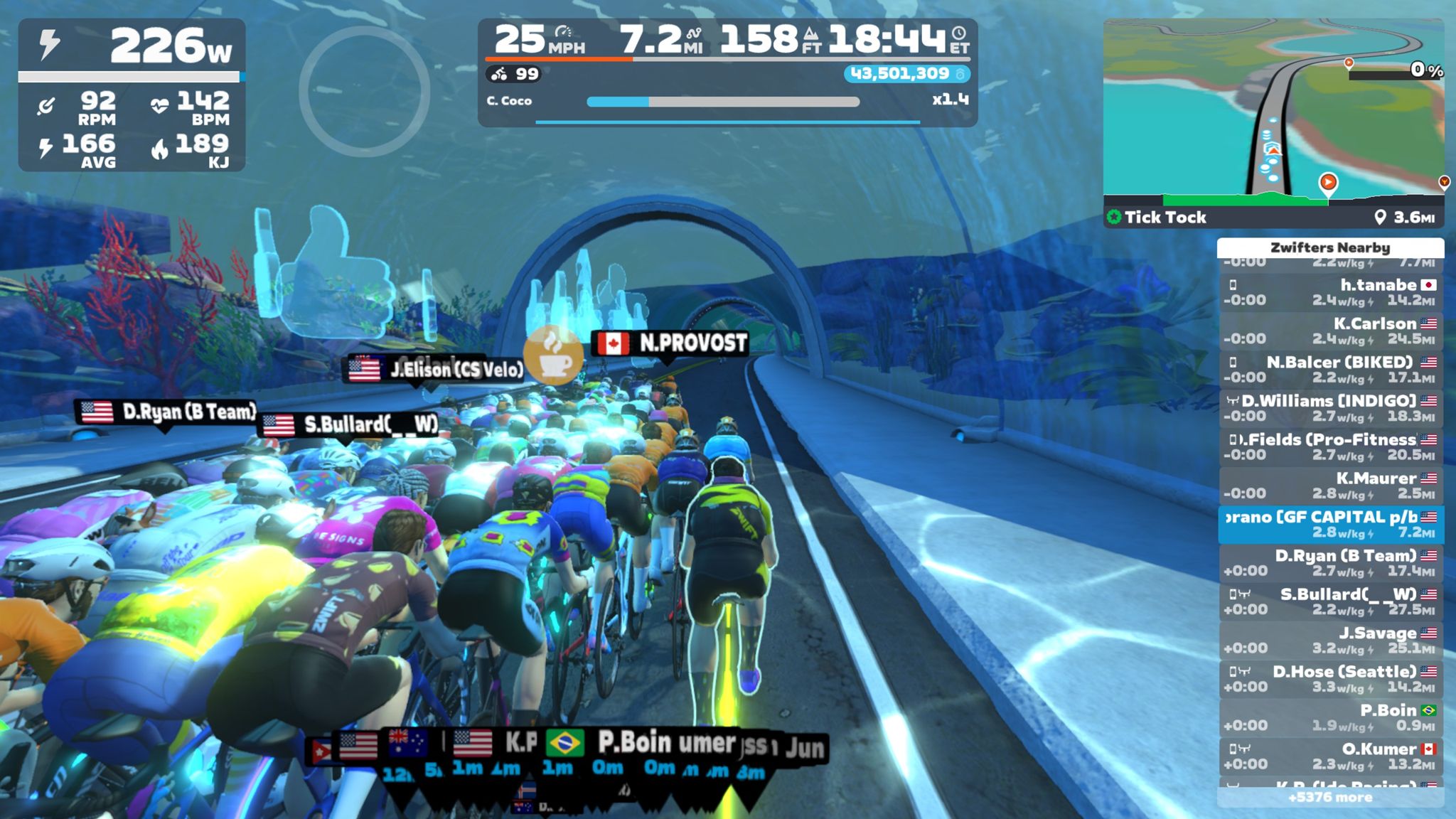Open the power and heart rate panel
The width and height of the screenshot is (1456, 819).
[x=132, y=95]
